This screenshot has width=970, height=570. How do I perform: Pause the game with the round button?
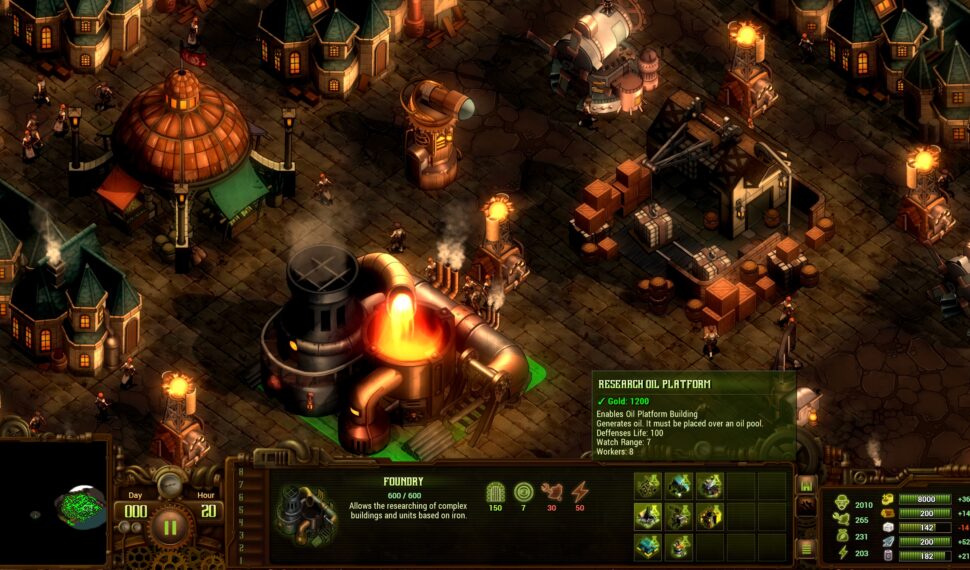click(170, 526)
